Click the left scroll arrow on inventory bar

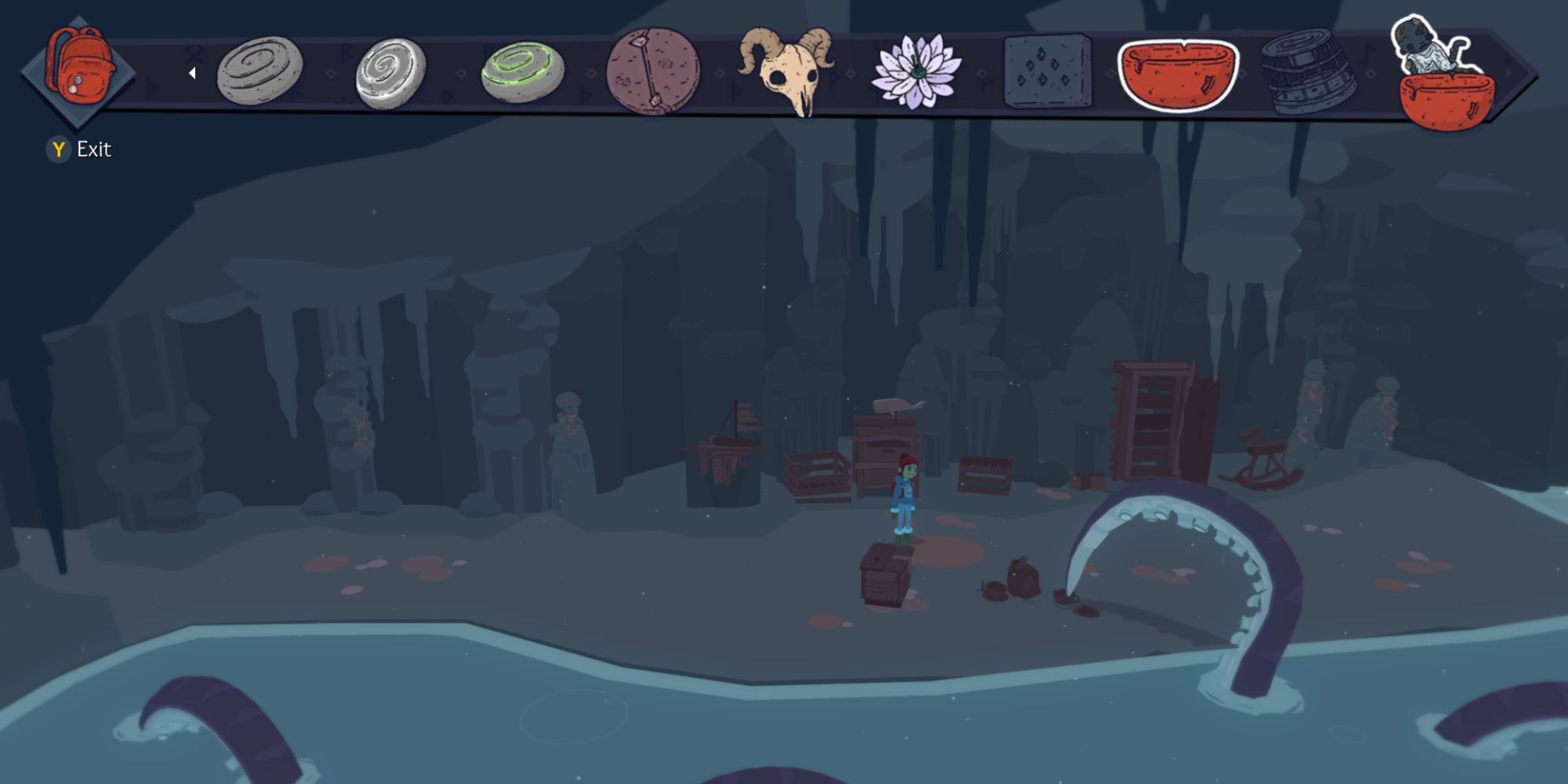[192, 73]
